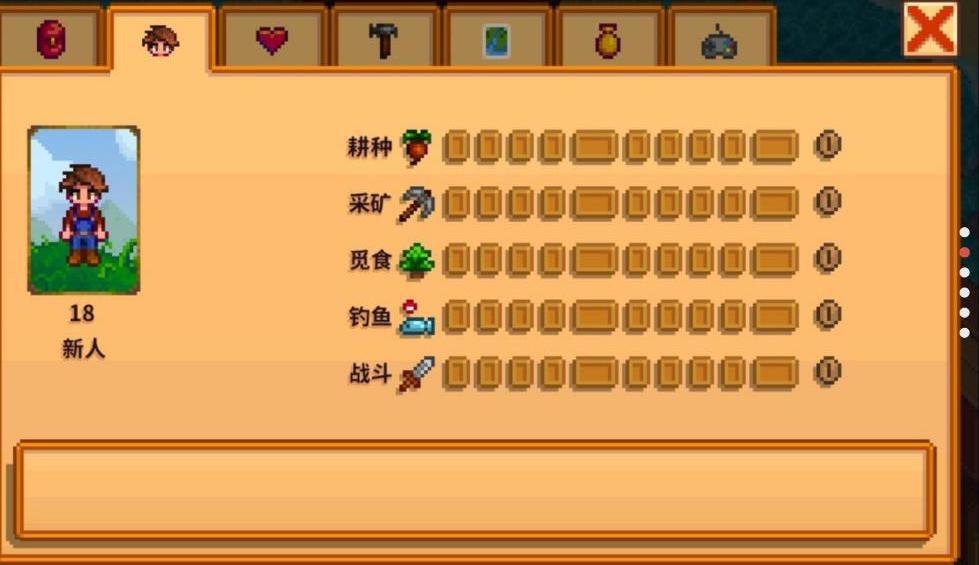Show the map tab
979x565 pixels.
[497, 40]
